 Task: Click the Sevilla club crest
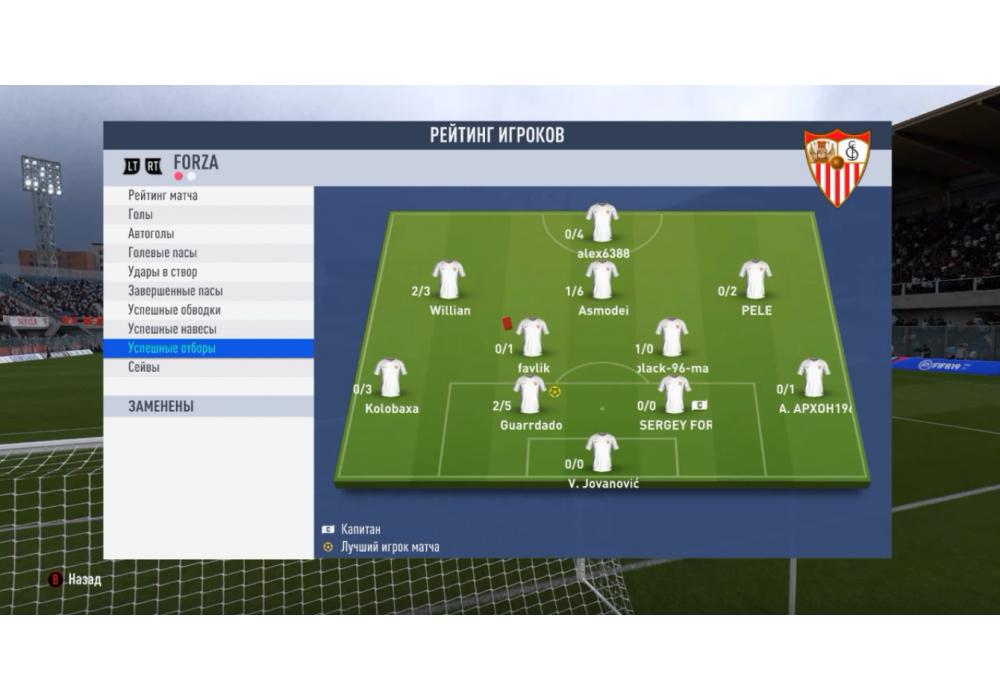point(838,167)
